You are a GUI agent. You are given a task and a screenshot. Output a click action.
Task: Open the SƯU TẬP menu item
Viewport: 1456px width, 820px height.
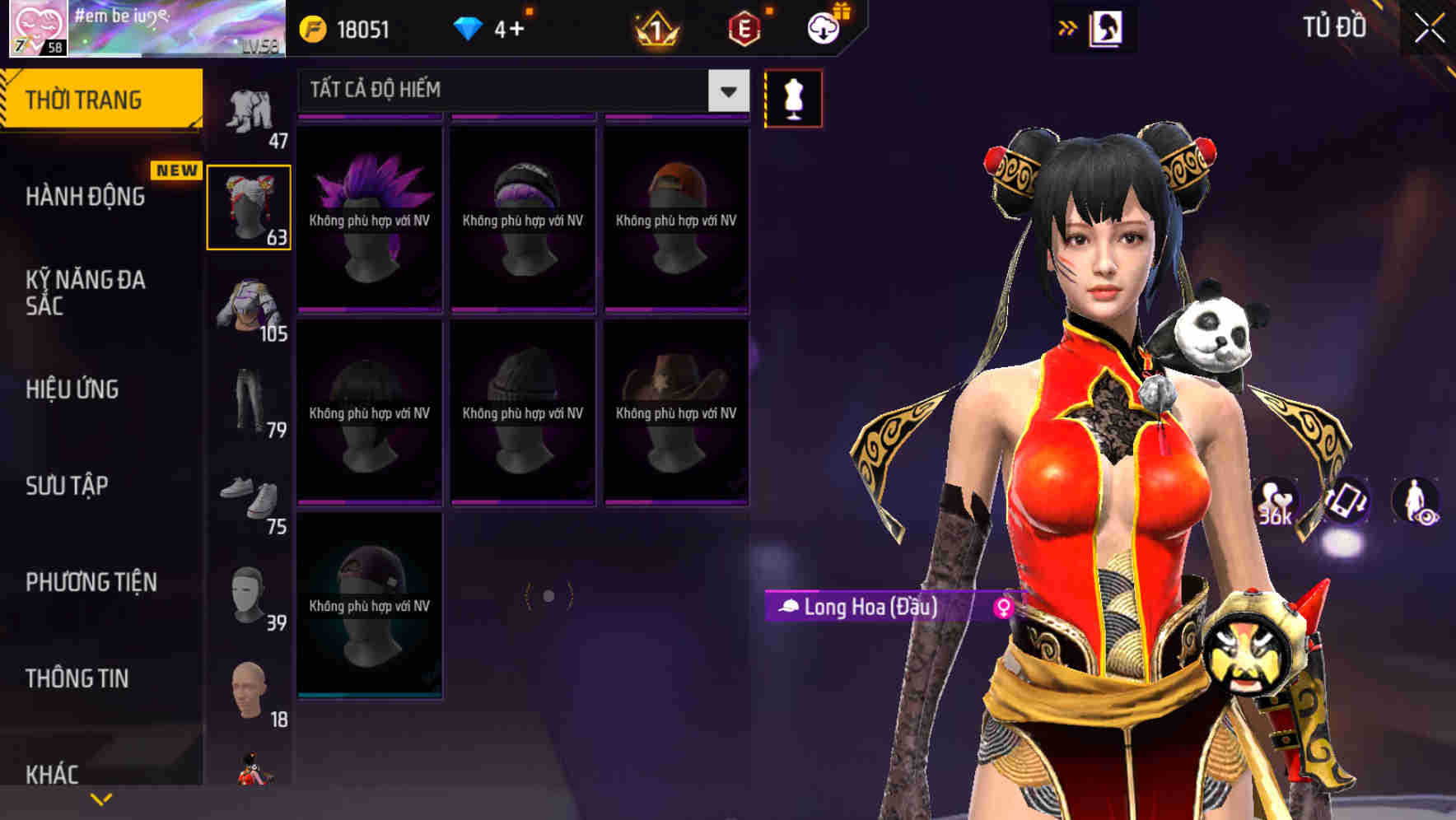click(66, 486)
